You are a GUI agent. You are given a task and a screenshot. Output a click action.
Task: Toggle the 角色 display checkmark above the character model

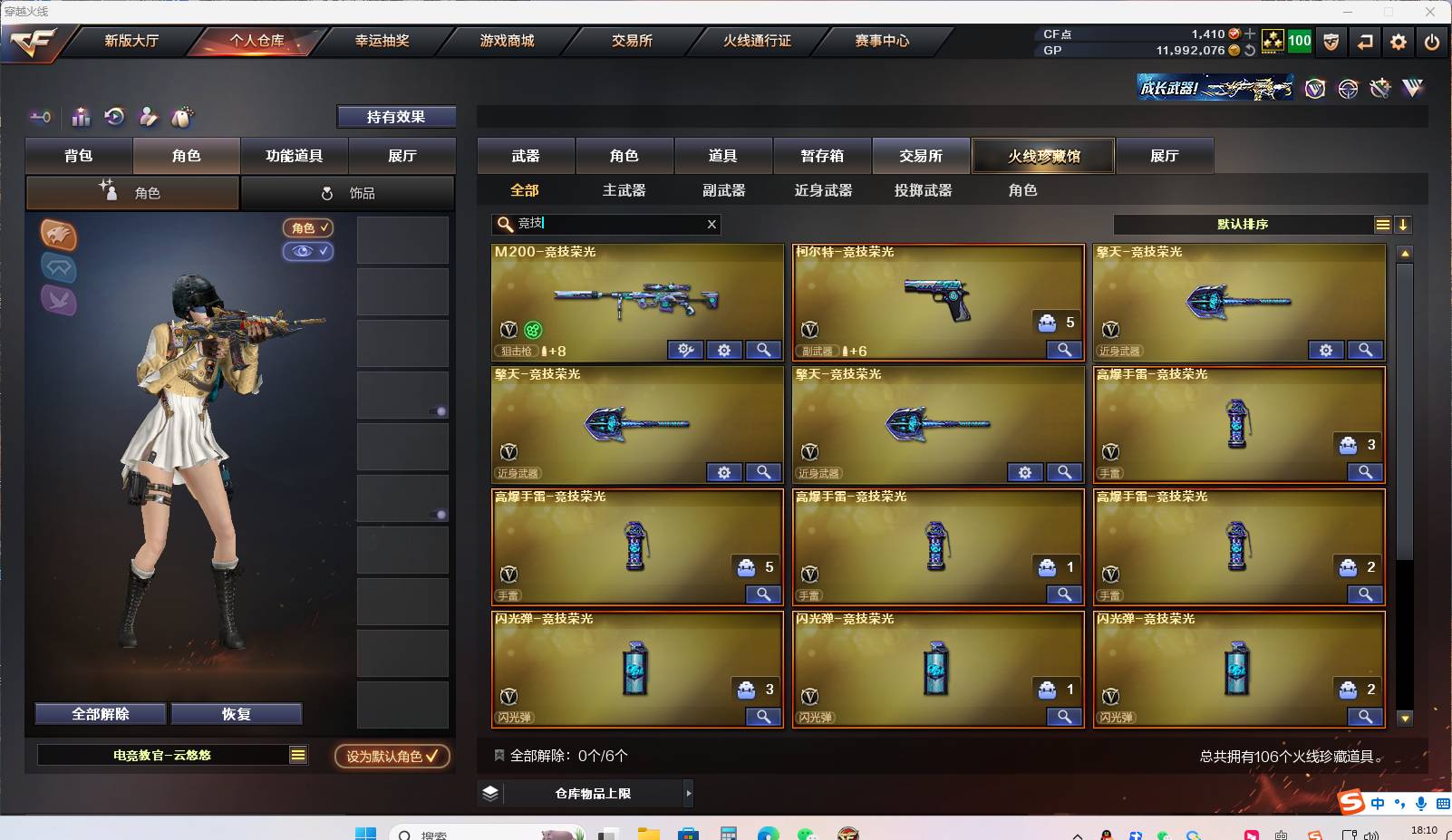[x=308, y=228]
